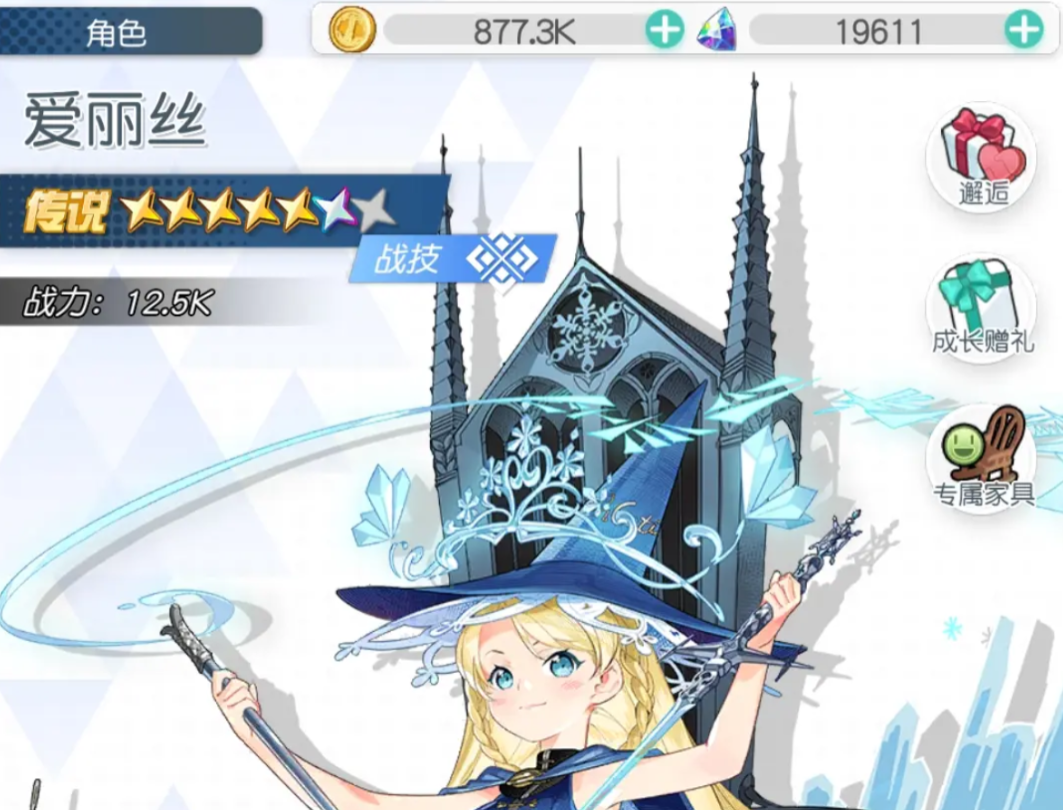Buy more gems using the plus button
Image resolution: width=1063 pixels, height=810 pixels.
[1023, 31]
